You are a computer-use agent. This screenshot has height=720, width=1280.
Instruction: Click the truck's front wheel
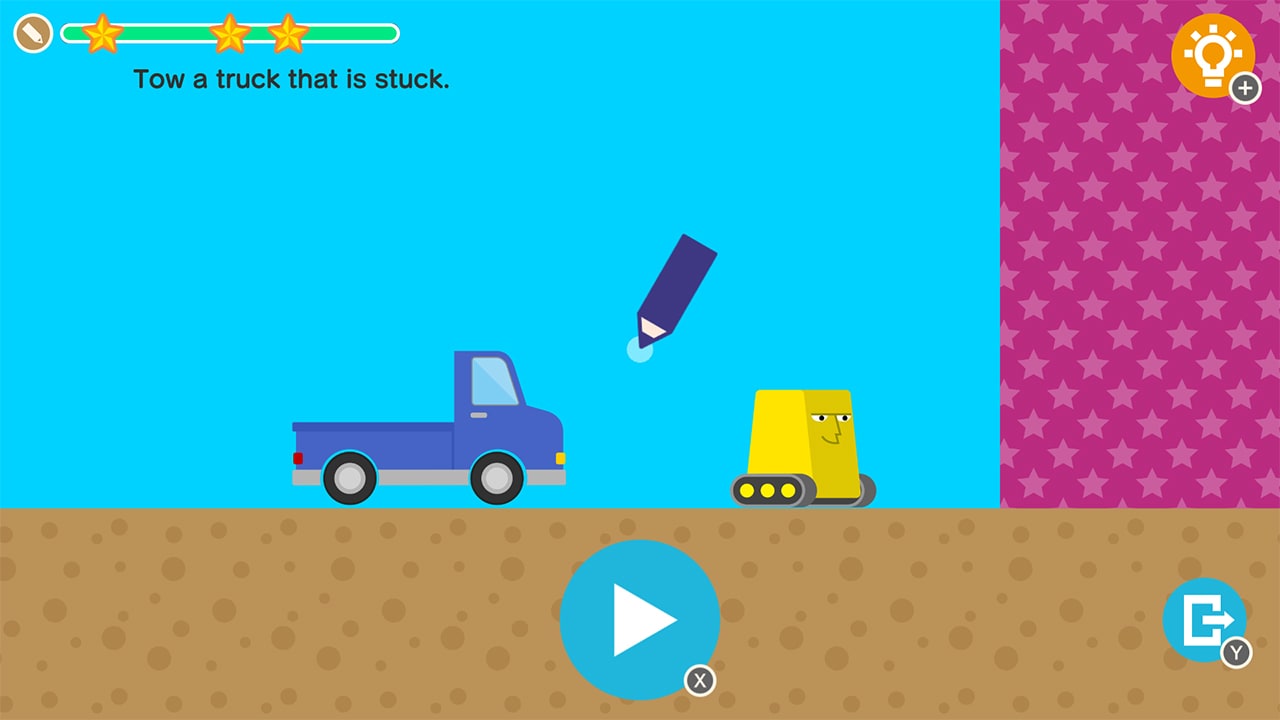[x=497, y=478]
